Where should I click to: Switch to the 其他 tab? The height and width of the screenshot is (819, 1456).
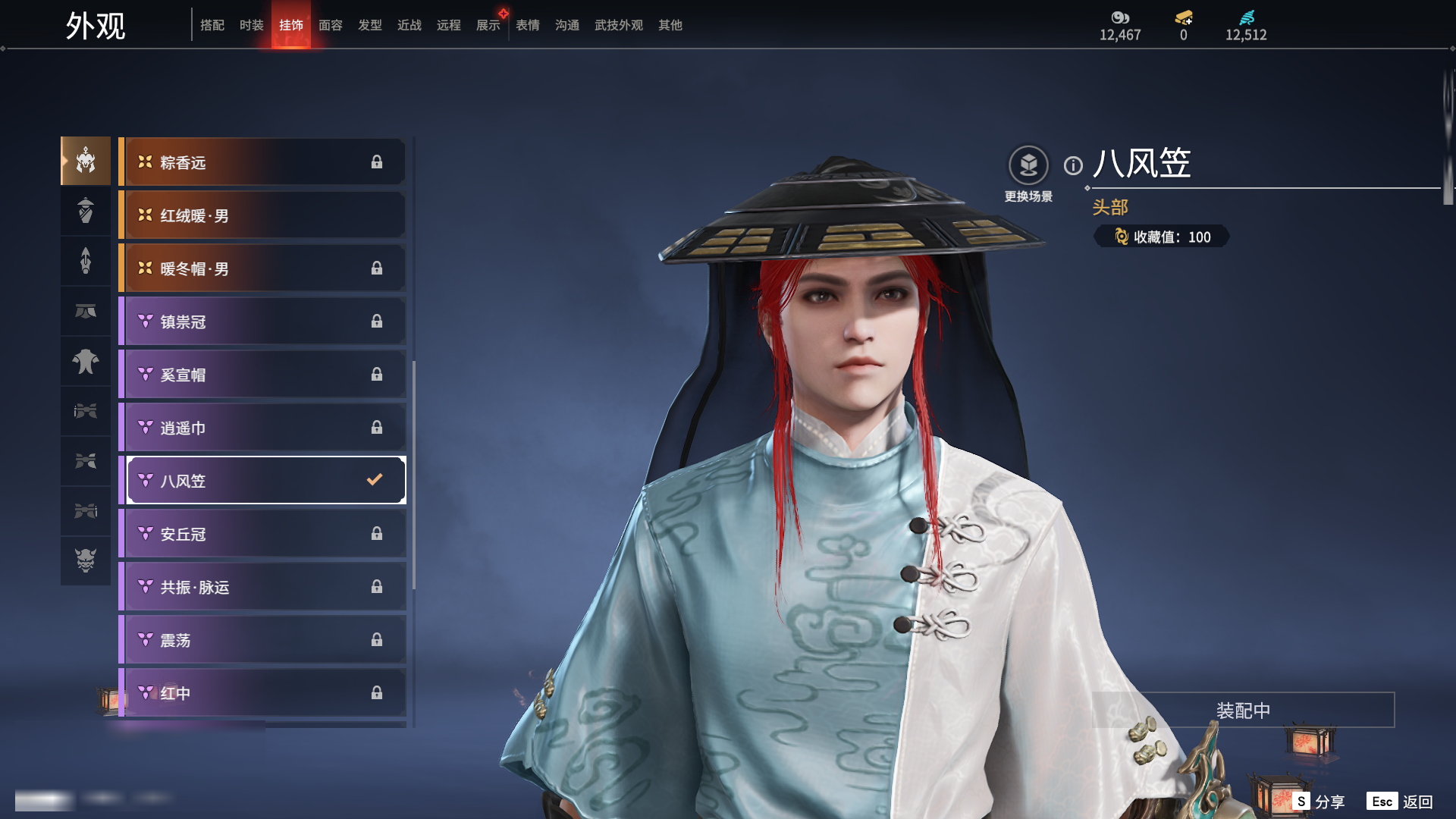tap(670, 25)
